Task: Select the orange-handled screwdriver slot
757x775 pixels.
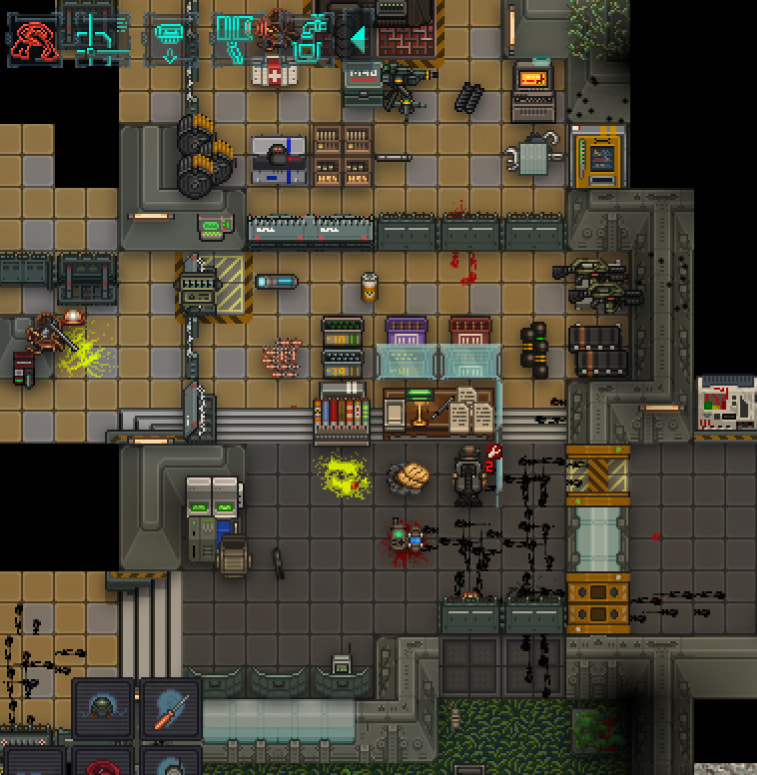Action: pos(170,709)
